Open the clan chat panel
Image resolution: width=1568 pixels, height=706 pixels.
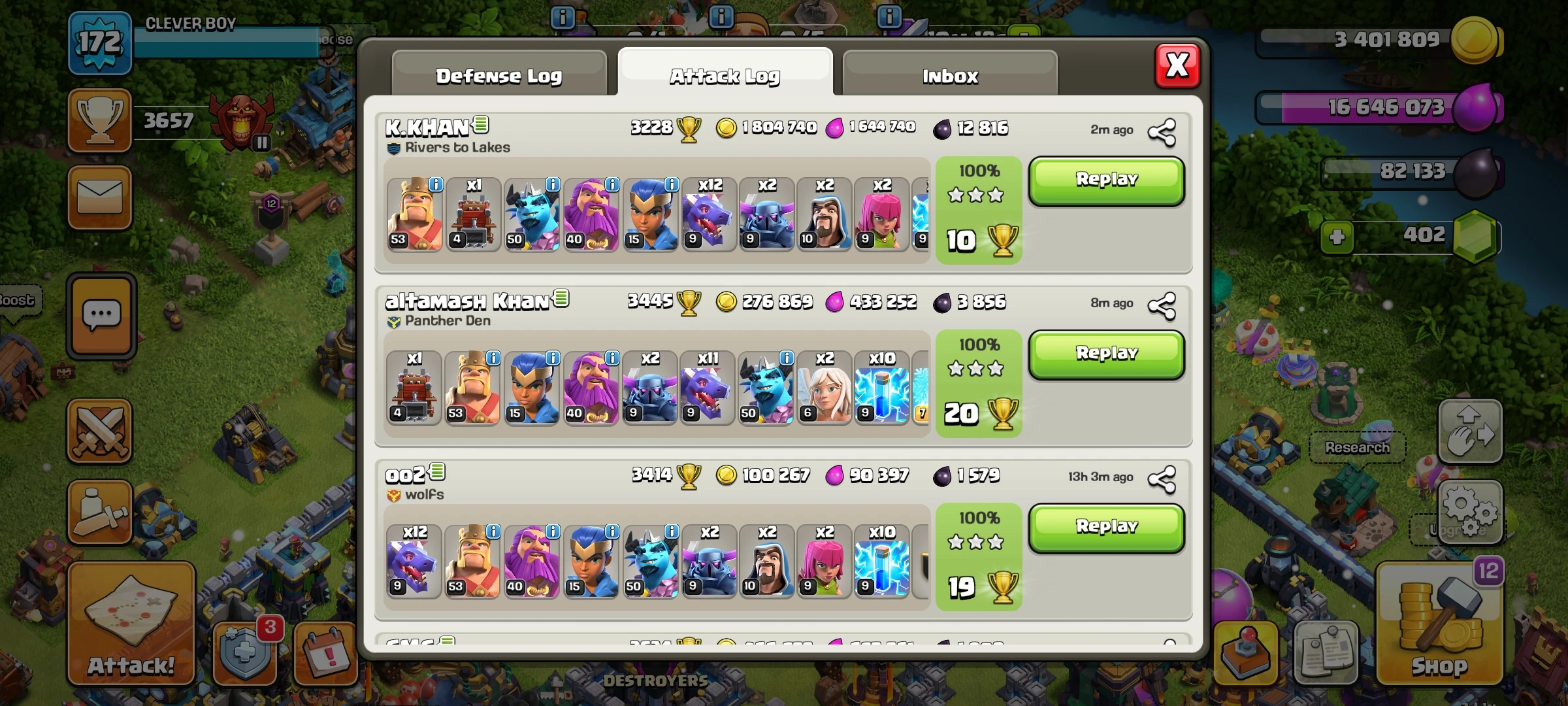click(x=99, y=314)
